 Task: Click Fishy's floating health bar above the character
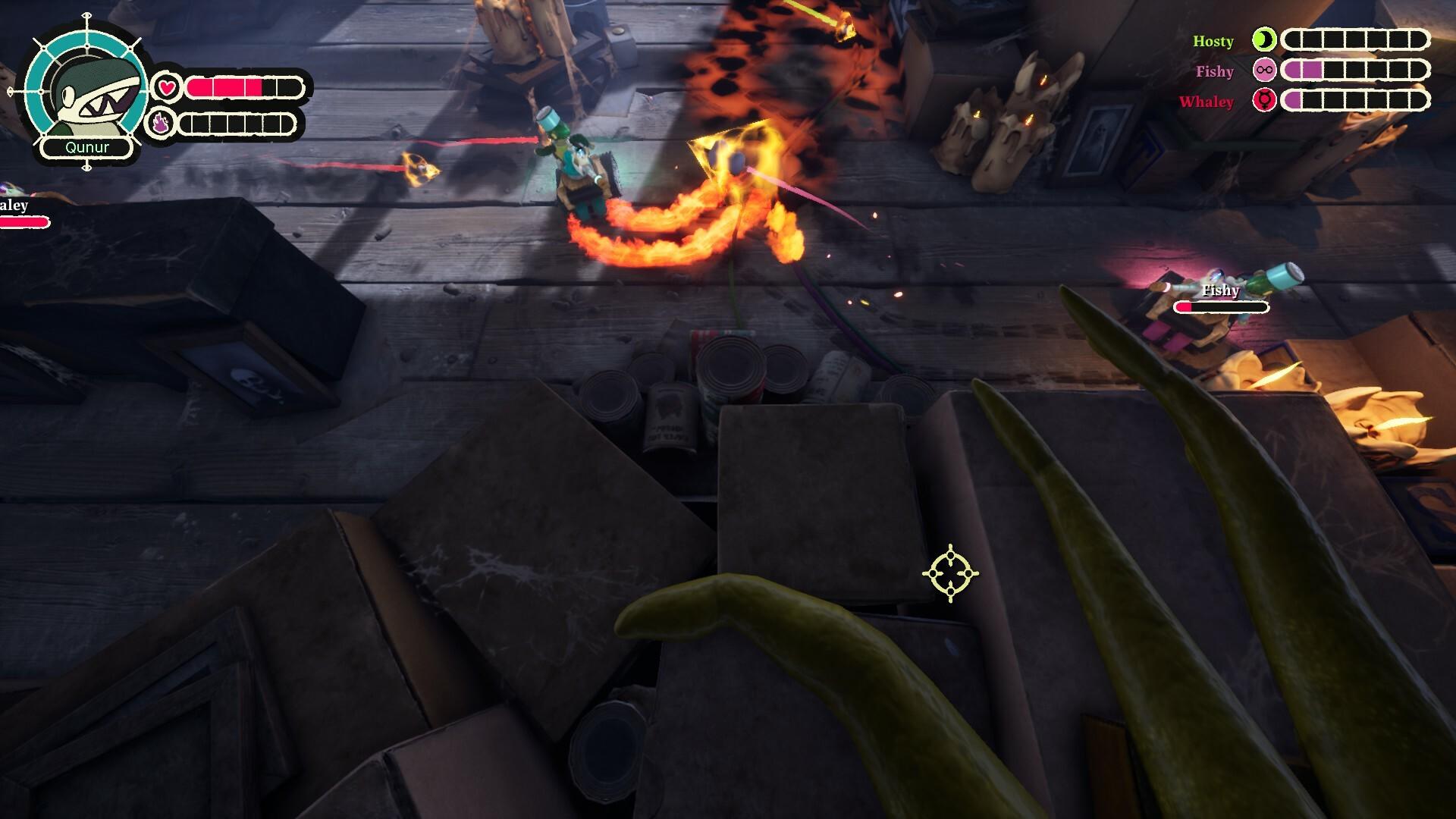[1221, 307]
